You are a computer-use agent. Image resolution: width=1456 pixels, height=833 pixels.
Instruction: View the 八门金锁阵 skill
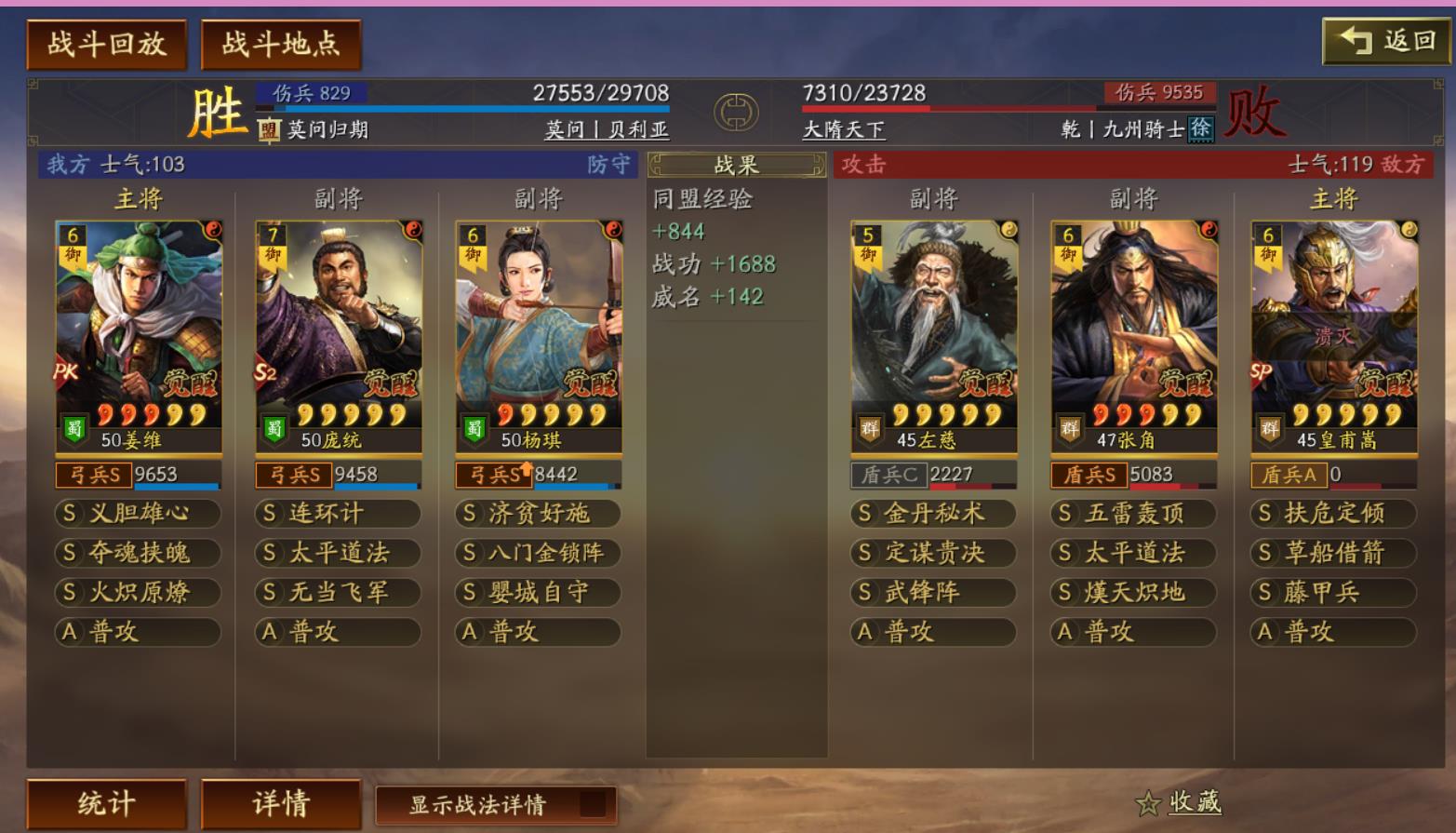pyautogui.click(x=539, y=553)
